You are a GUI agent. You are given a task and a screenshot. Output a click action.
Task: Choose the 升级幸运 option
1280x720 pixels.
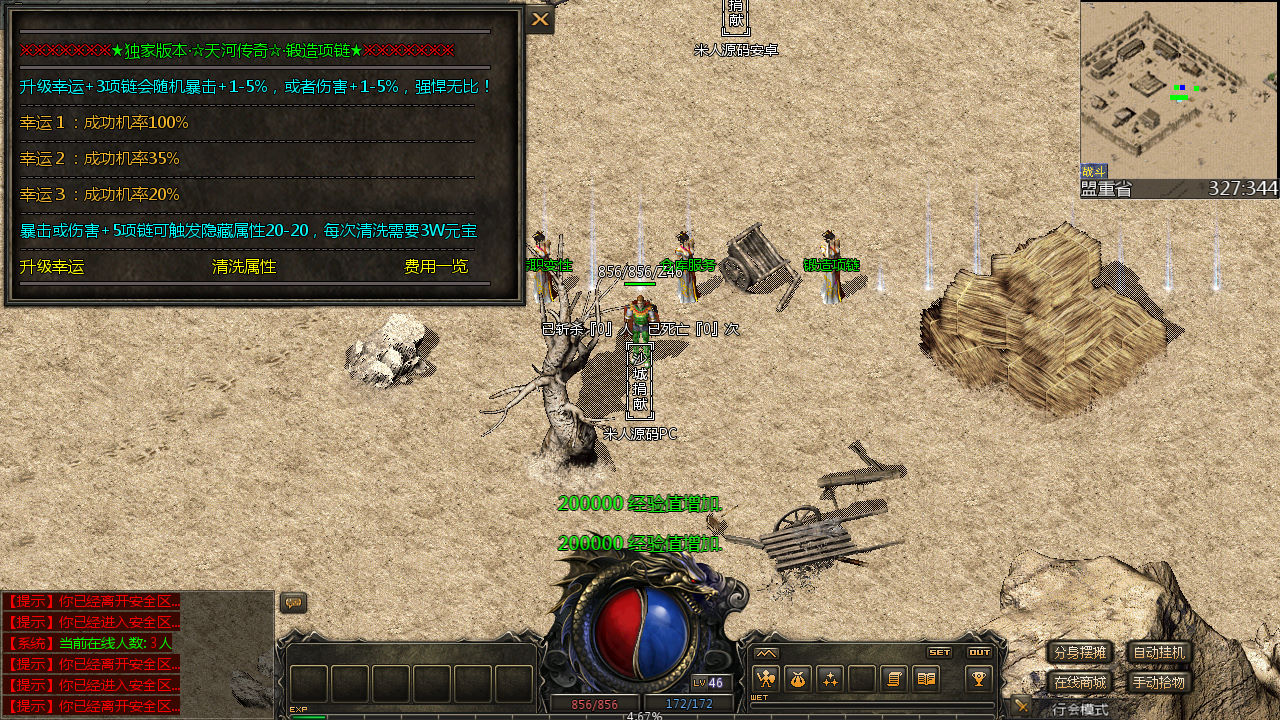[52, 267]
